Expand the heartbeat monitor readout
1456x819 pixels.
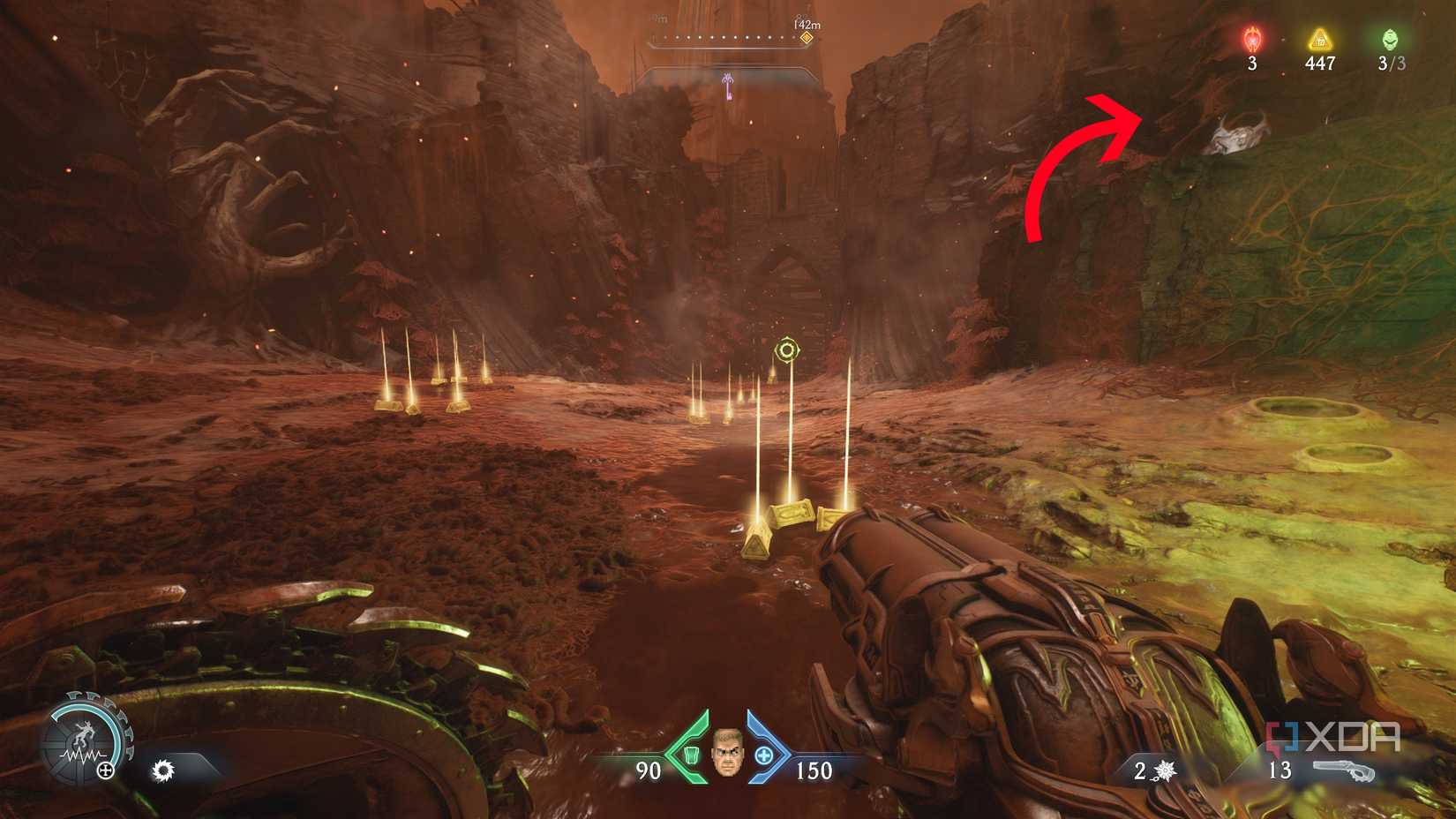click(x=84, y=757)
